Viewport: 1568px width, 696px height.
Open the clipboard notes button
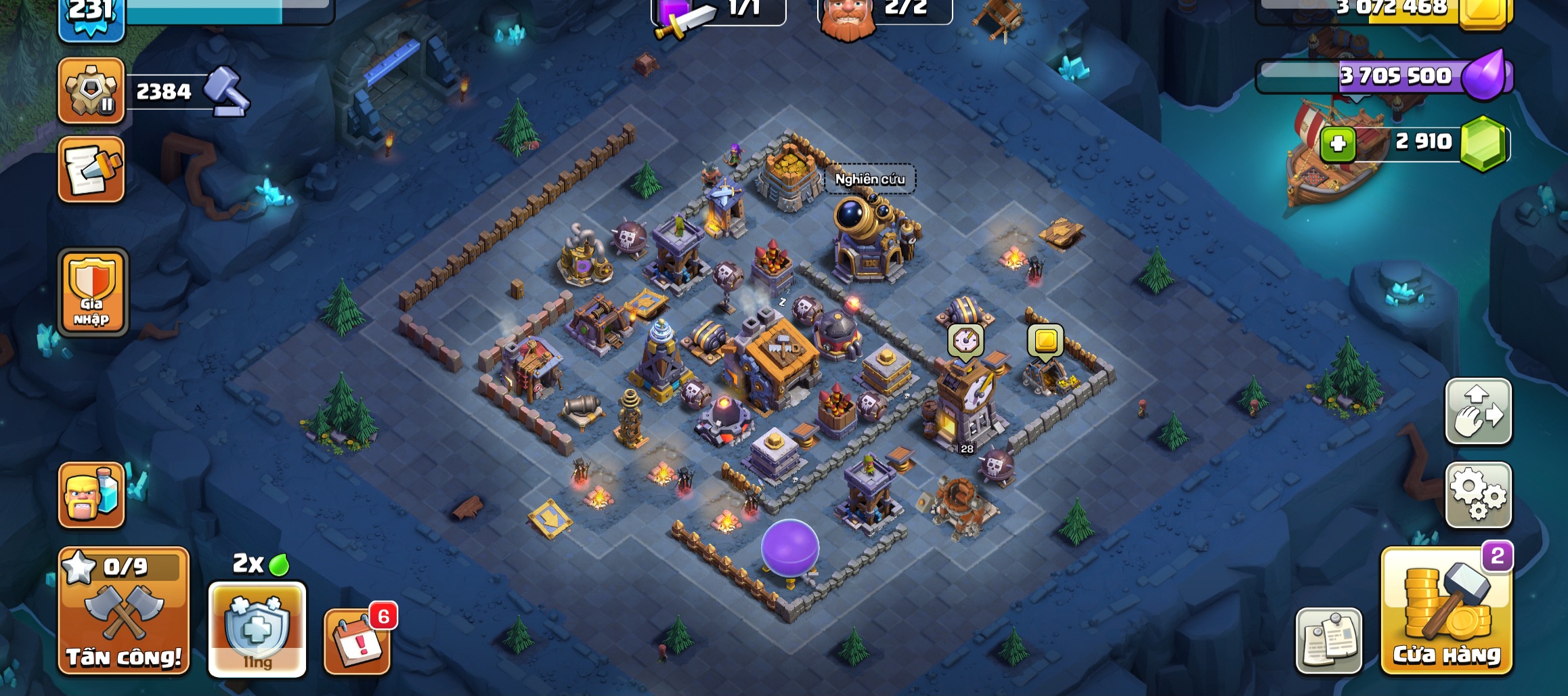[x=1328, y=640]
